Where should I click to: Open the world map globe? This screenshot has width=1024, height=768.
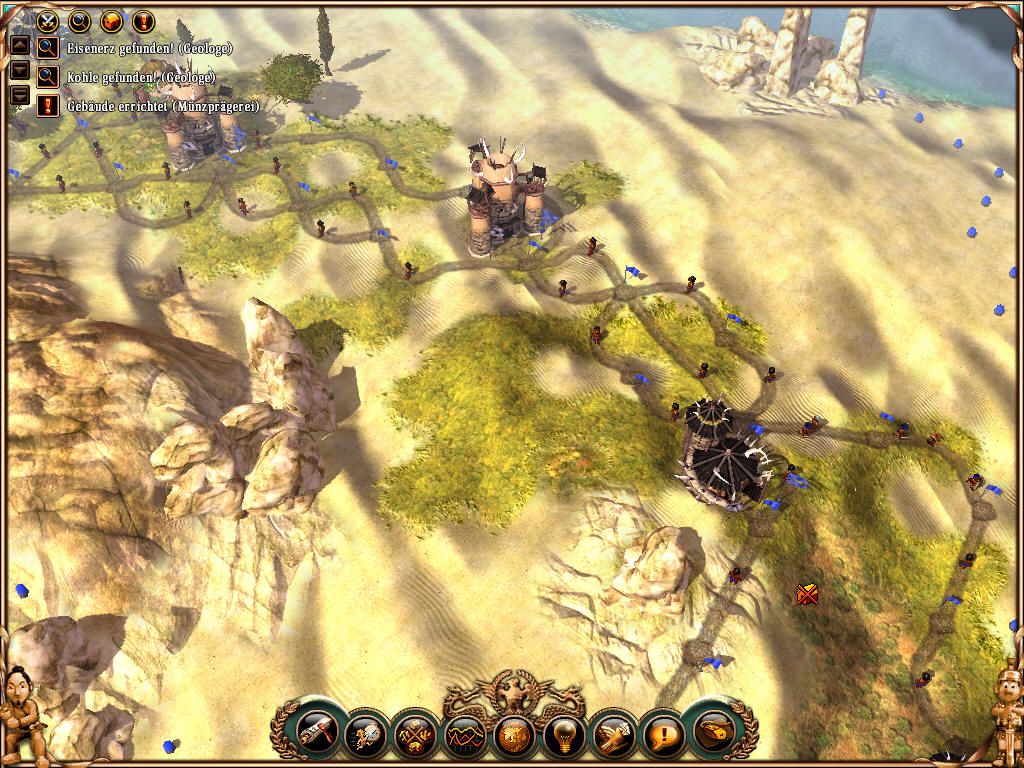click(513, 736)
